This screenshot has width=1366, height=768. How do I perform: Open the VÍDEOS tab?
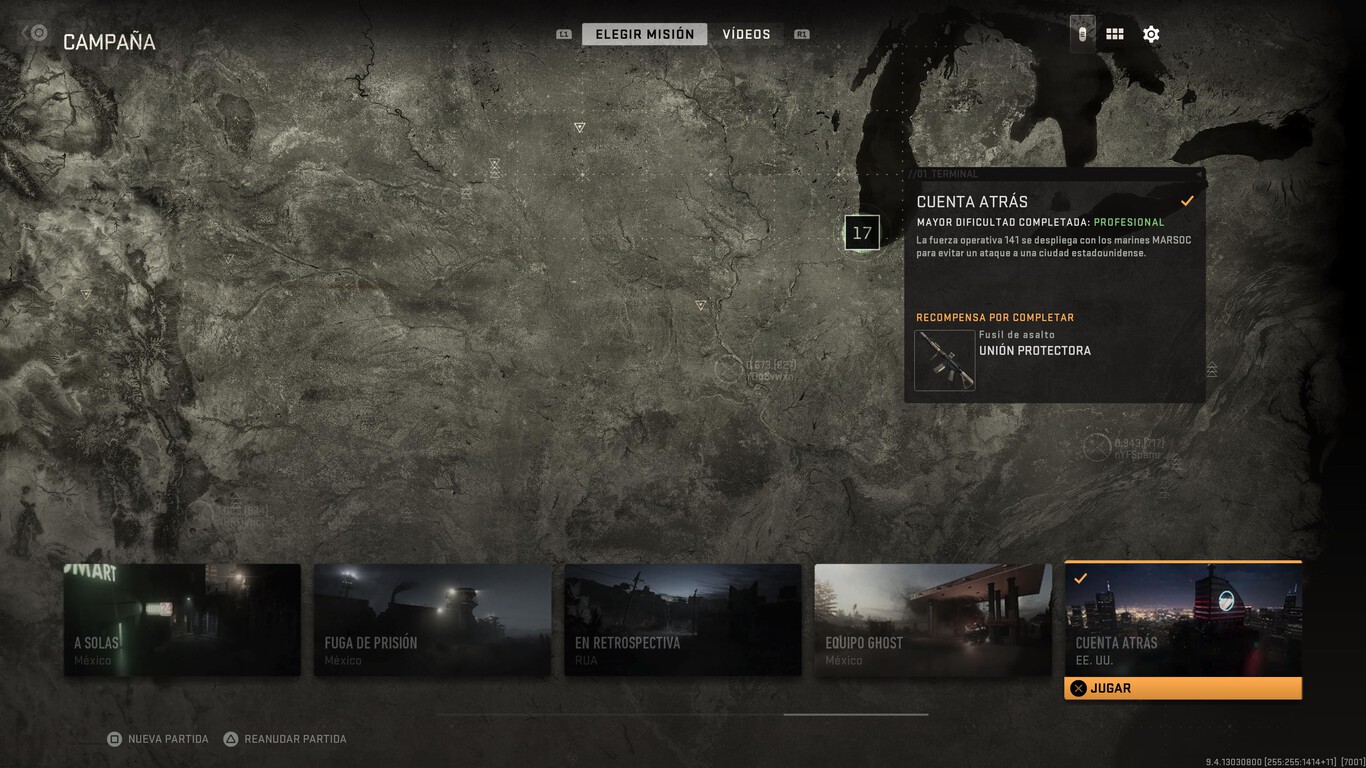748,33
